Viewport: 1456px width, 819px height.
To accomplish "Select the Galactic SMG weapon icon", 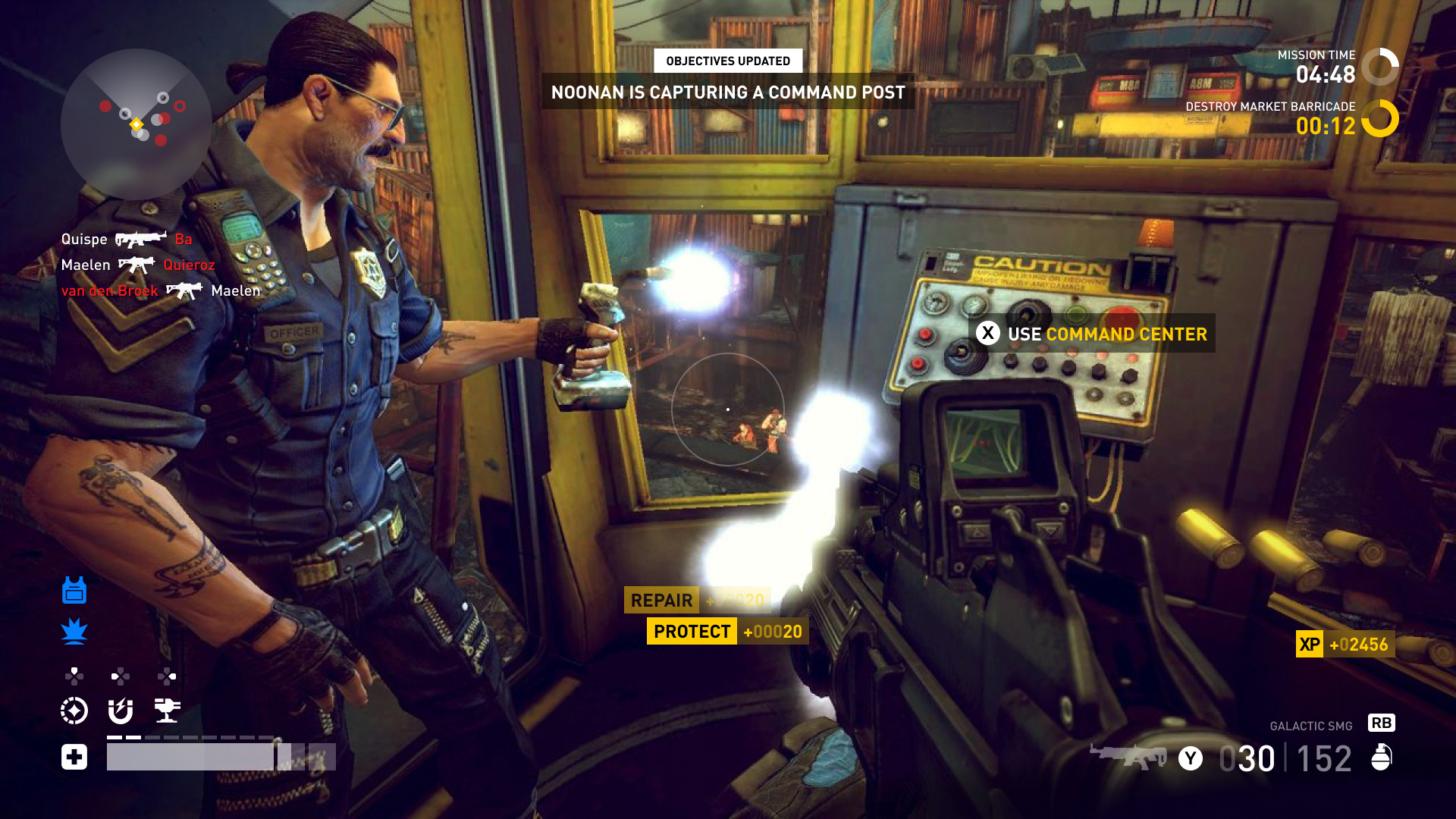I will pyautogui.click(x=1128, y=756).
